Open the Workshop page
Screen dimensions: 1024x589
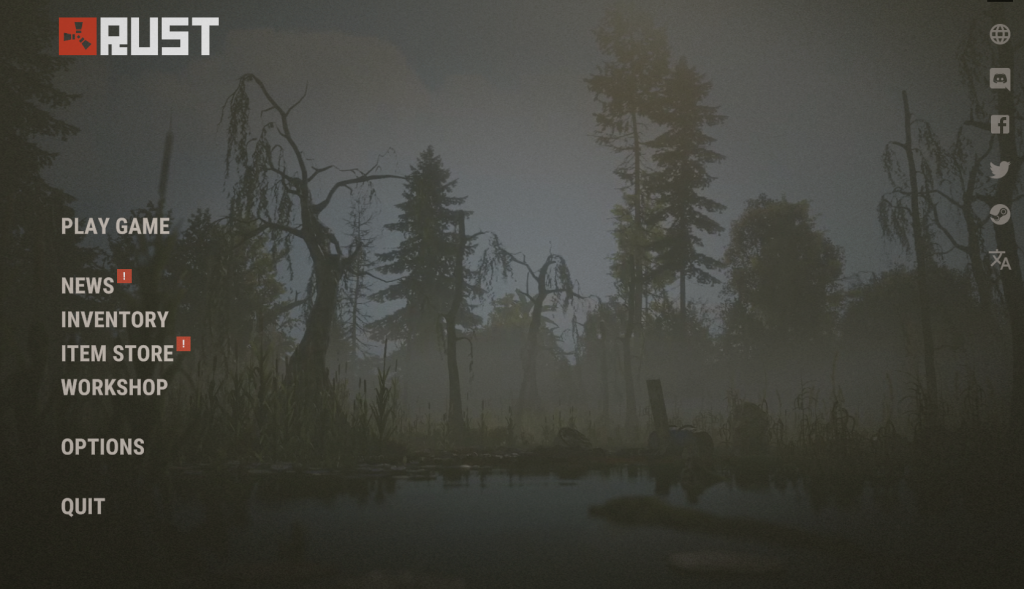coord(114,387)
